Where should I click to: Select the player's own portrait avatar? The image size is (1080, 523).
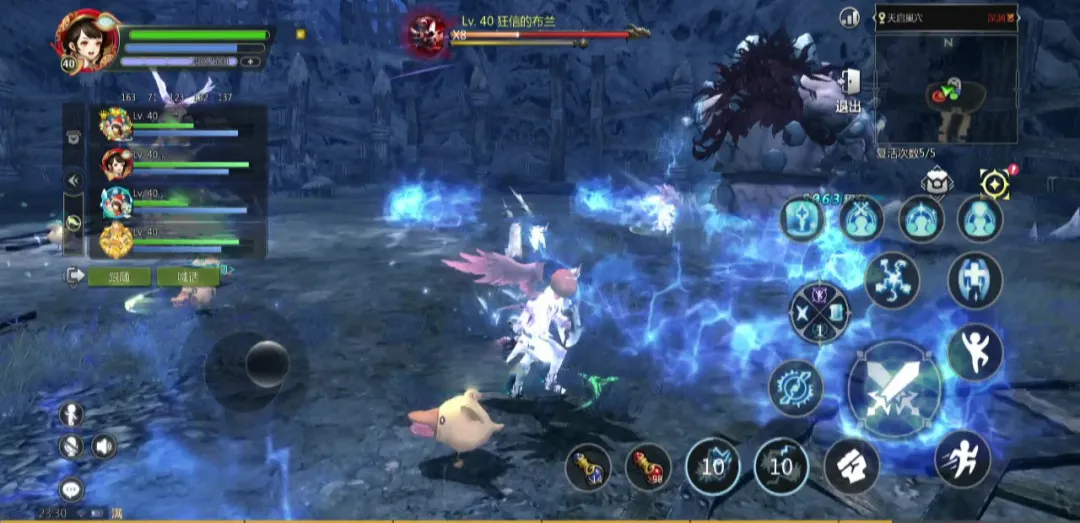point(87,40)
